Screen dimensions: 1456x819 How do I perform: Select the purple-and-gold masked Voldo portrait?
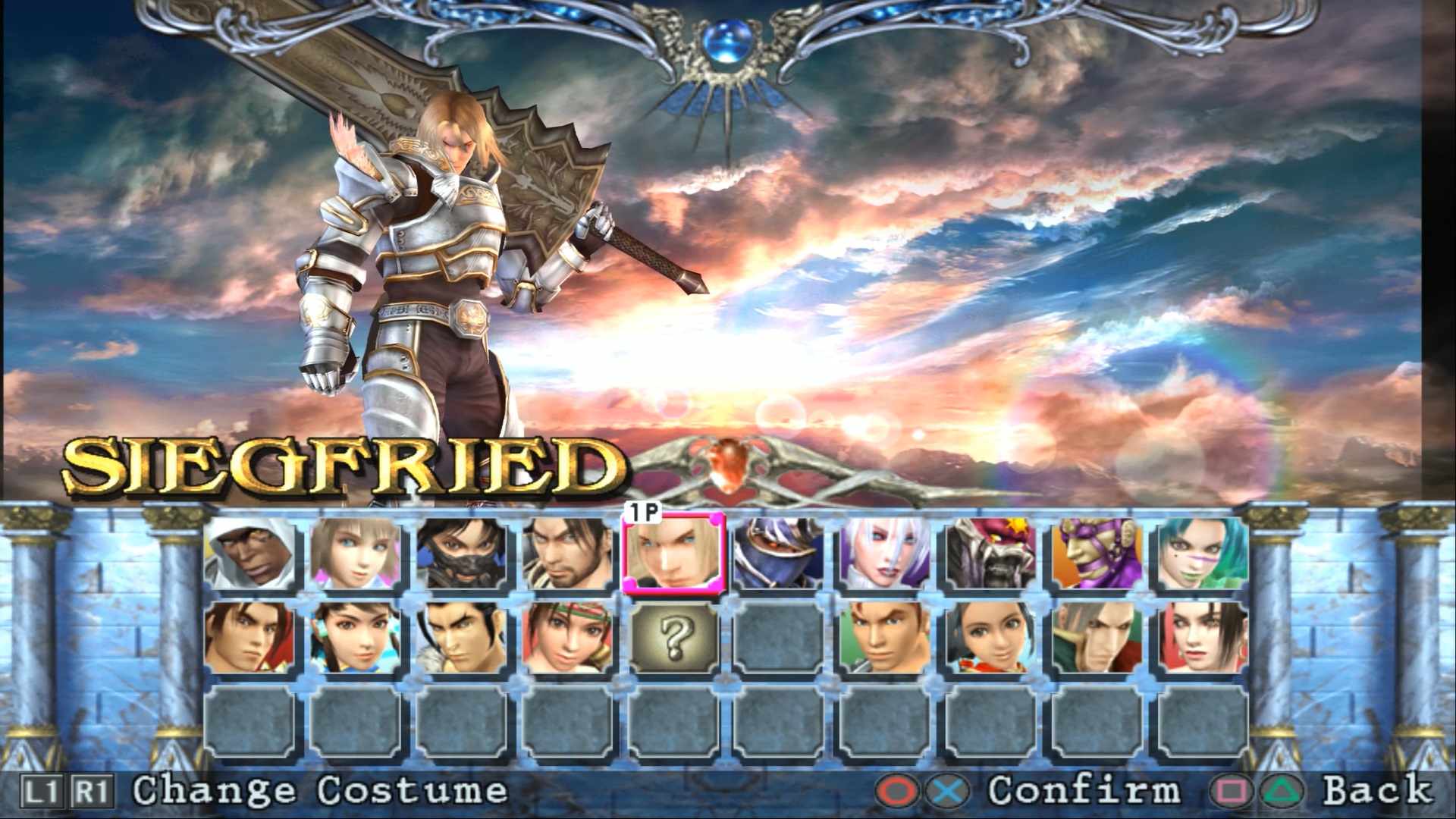click(x=1097, y=554)
